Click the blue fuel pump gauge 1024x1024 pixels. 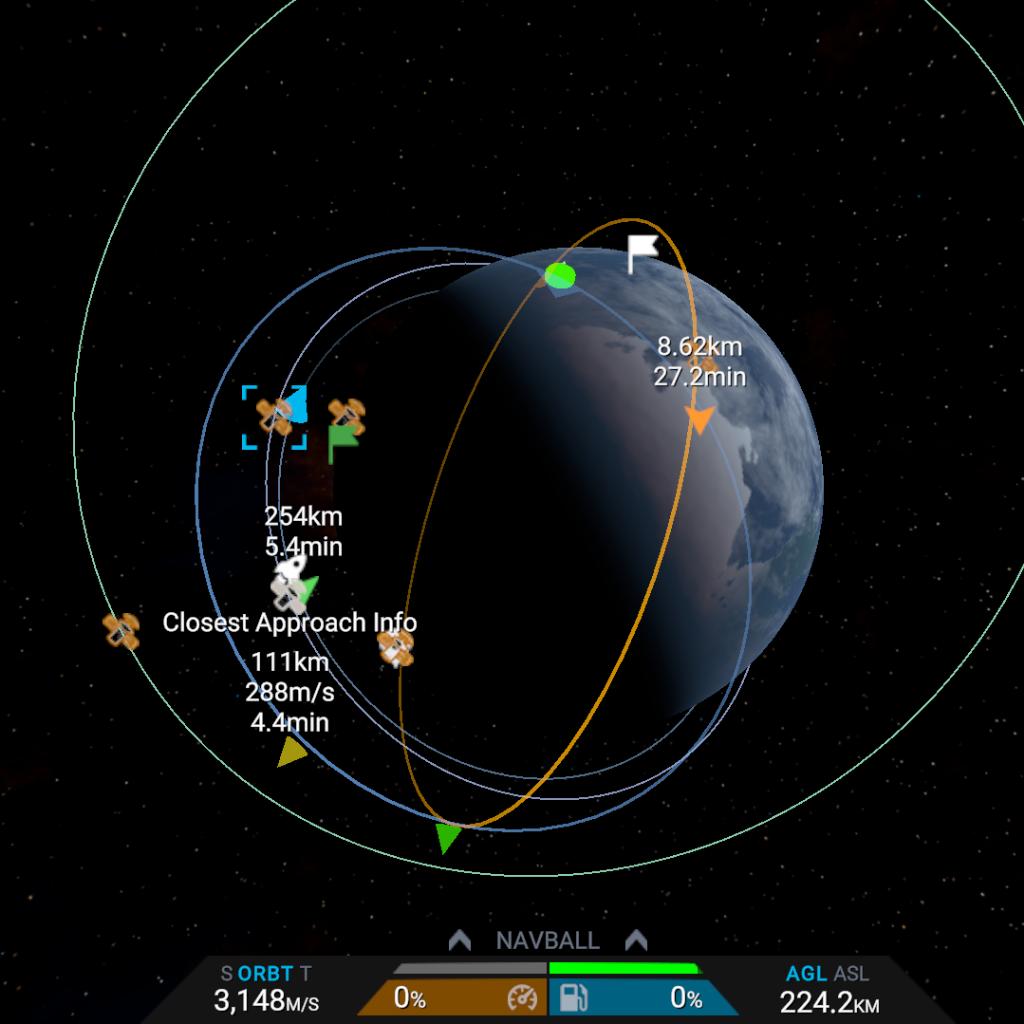[640, 997]
